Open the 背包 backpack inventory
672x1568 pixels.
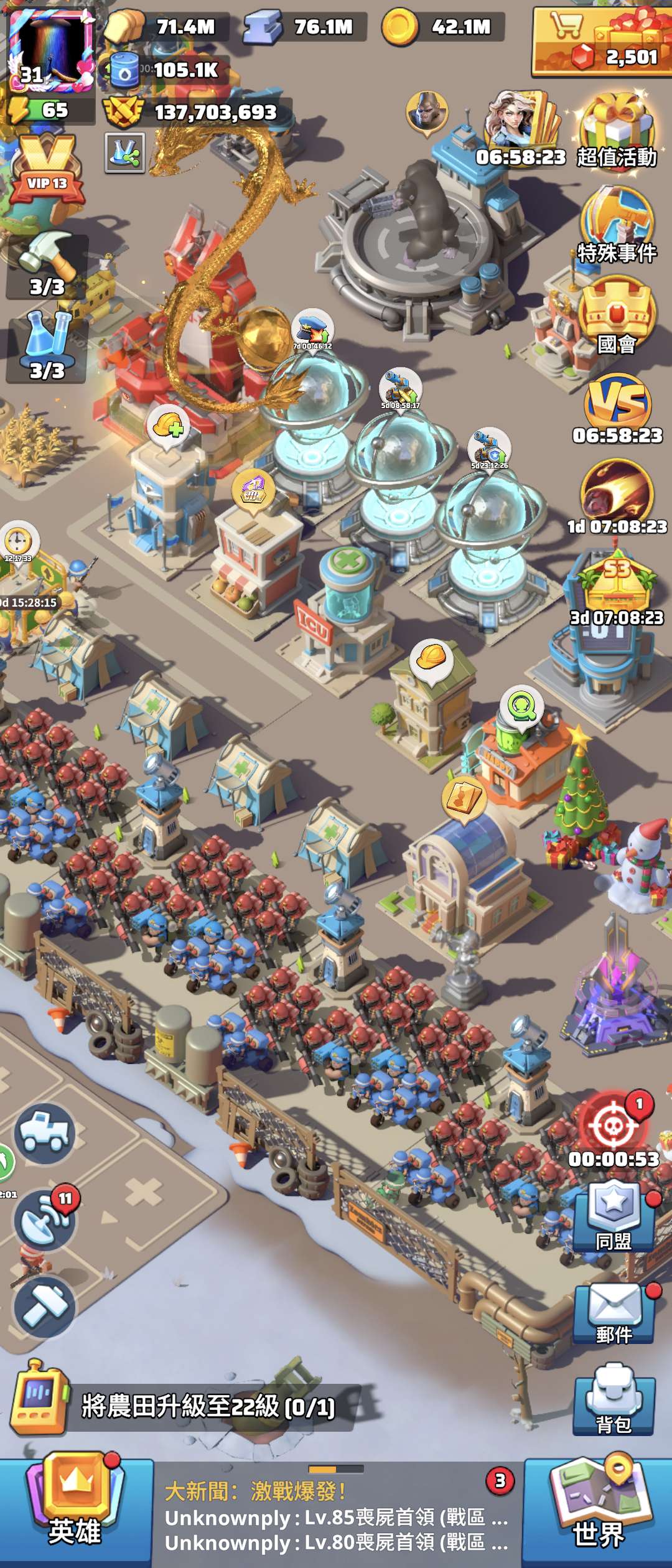(614, 1400)
